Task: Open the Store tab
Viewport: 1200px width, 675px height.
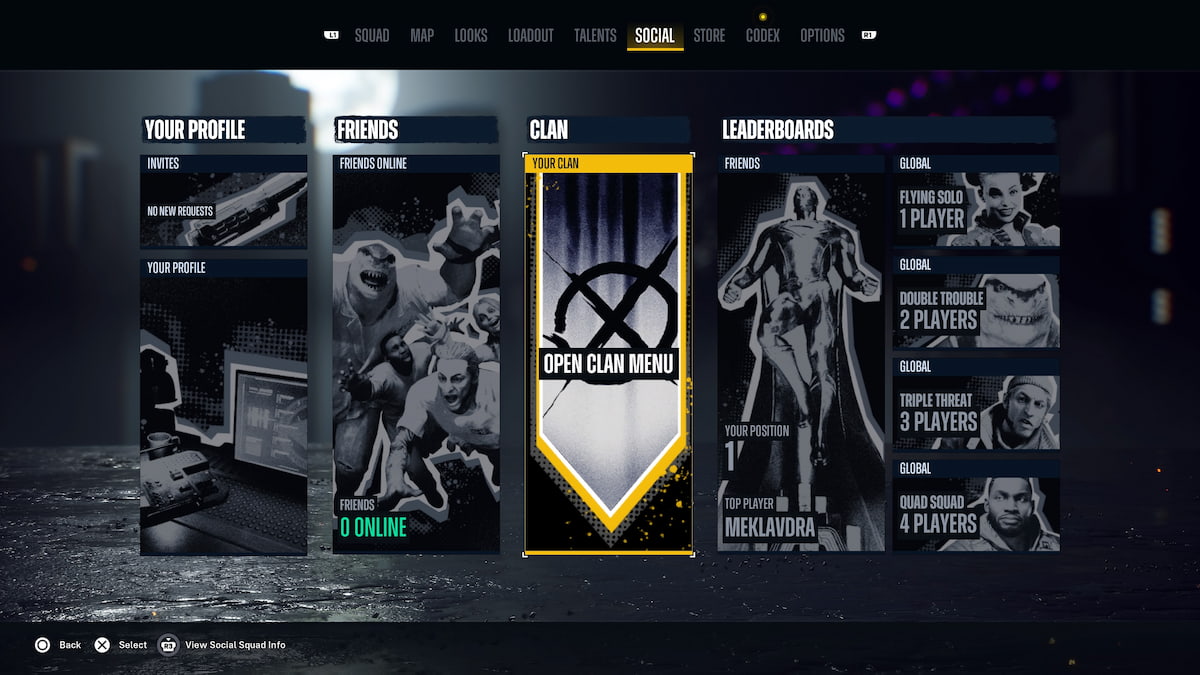Action: 709,36
